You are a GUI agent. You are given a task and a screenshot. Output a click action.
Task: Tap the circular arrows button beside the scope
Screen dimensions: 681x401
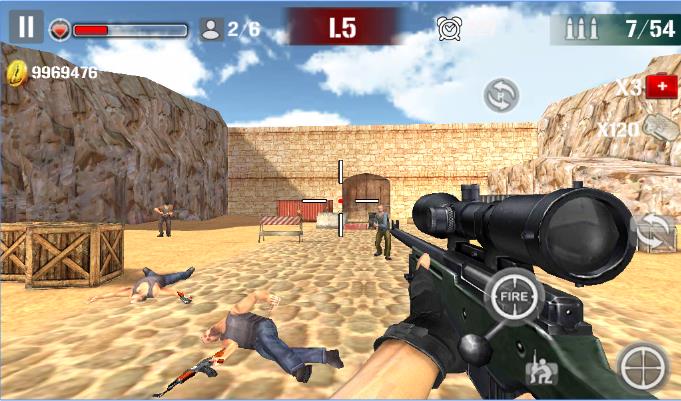(x=654, y=232)
